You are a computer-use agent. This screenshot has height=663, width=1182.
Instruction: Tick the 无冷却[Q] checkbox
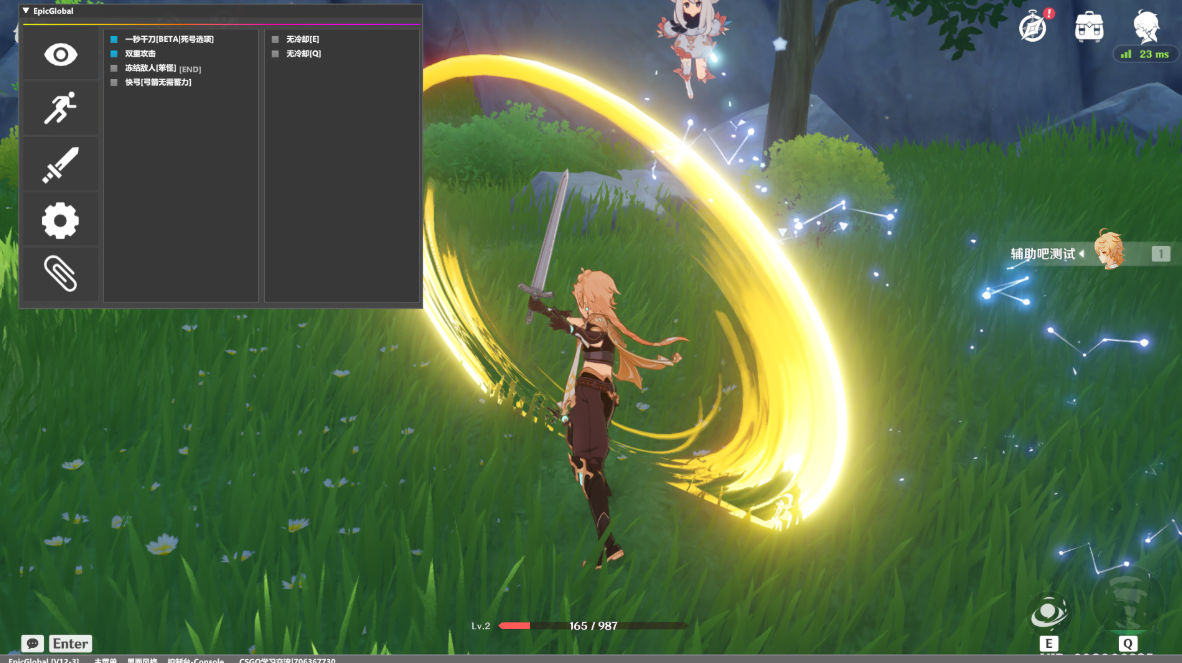coord(275,53)
